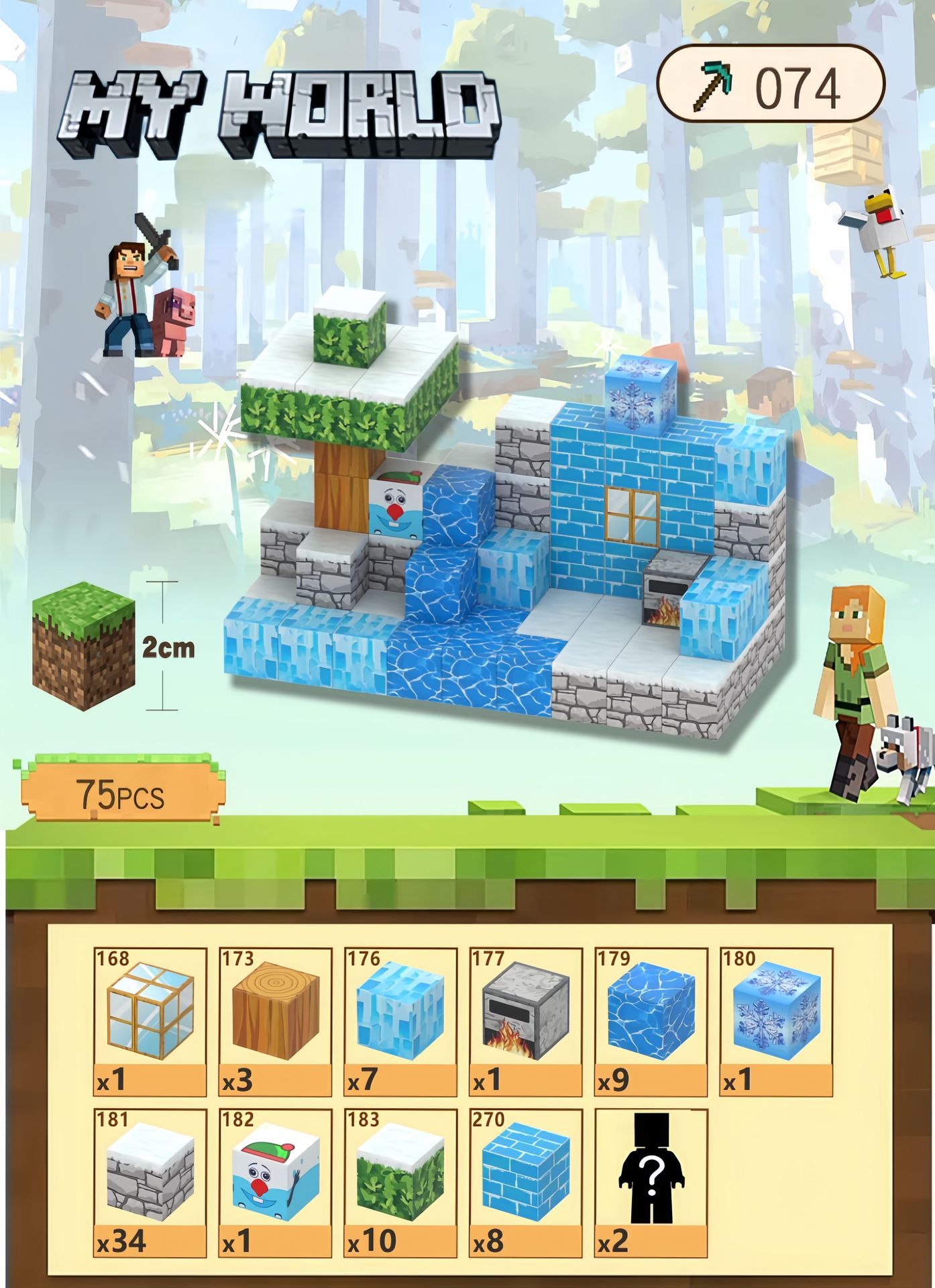Viewport: 935px width, 1288px height.
Task: Choose the blue ice brick block slot
Action: click(525, 1183)
